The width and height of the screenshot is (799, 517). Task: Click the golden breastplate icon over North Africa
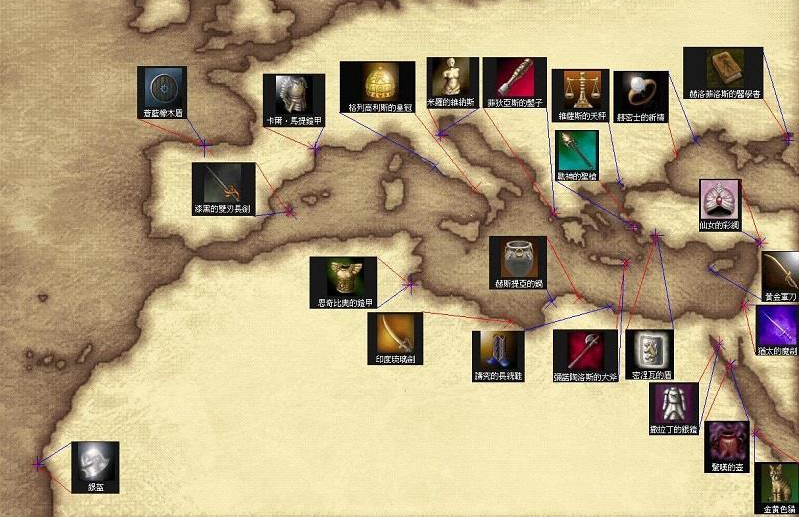pyautogui.click(x=343, y=276)
